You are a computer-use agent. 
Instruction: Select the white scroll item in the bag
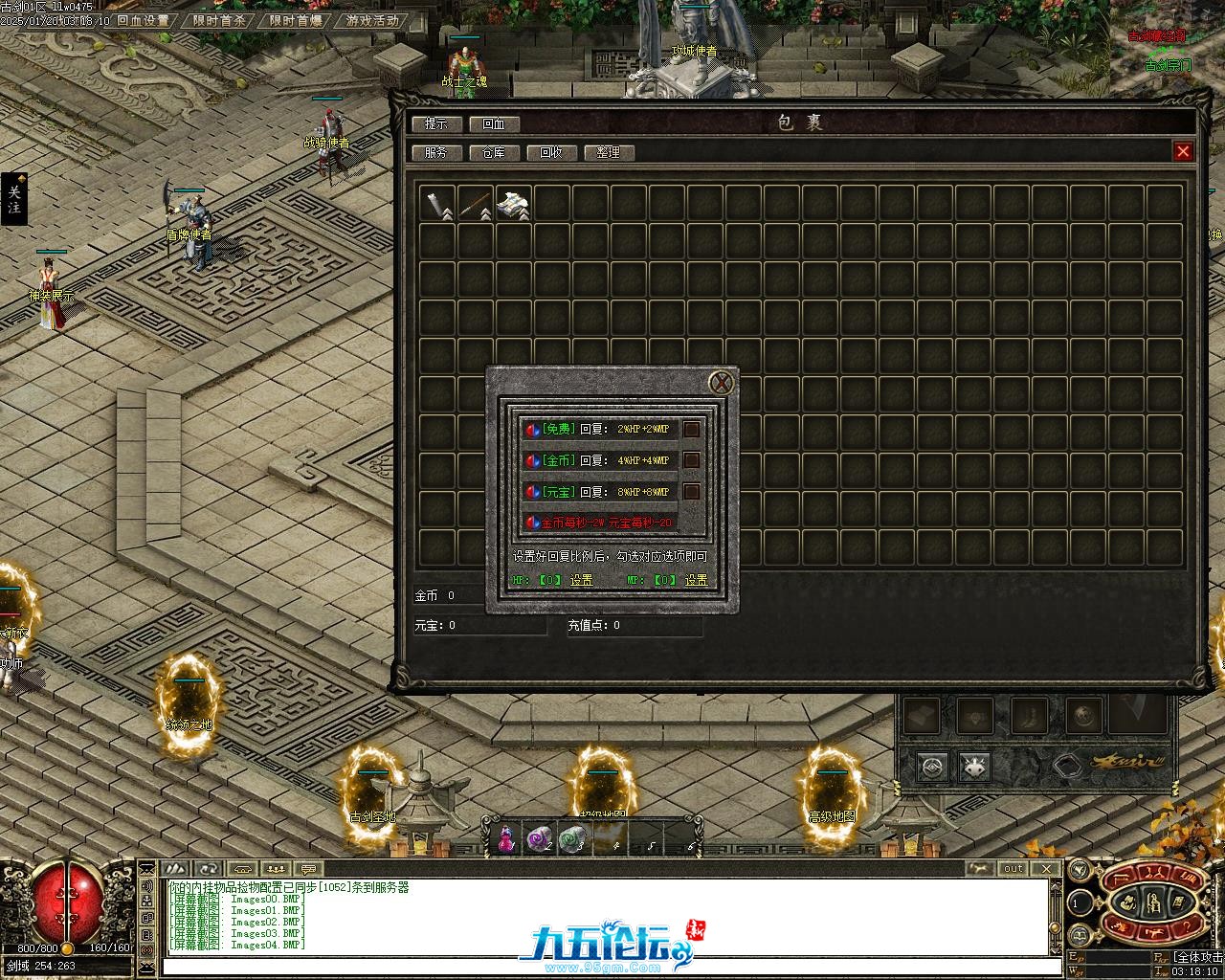click(x=514, y=203)
